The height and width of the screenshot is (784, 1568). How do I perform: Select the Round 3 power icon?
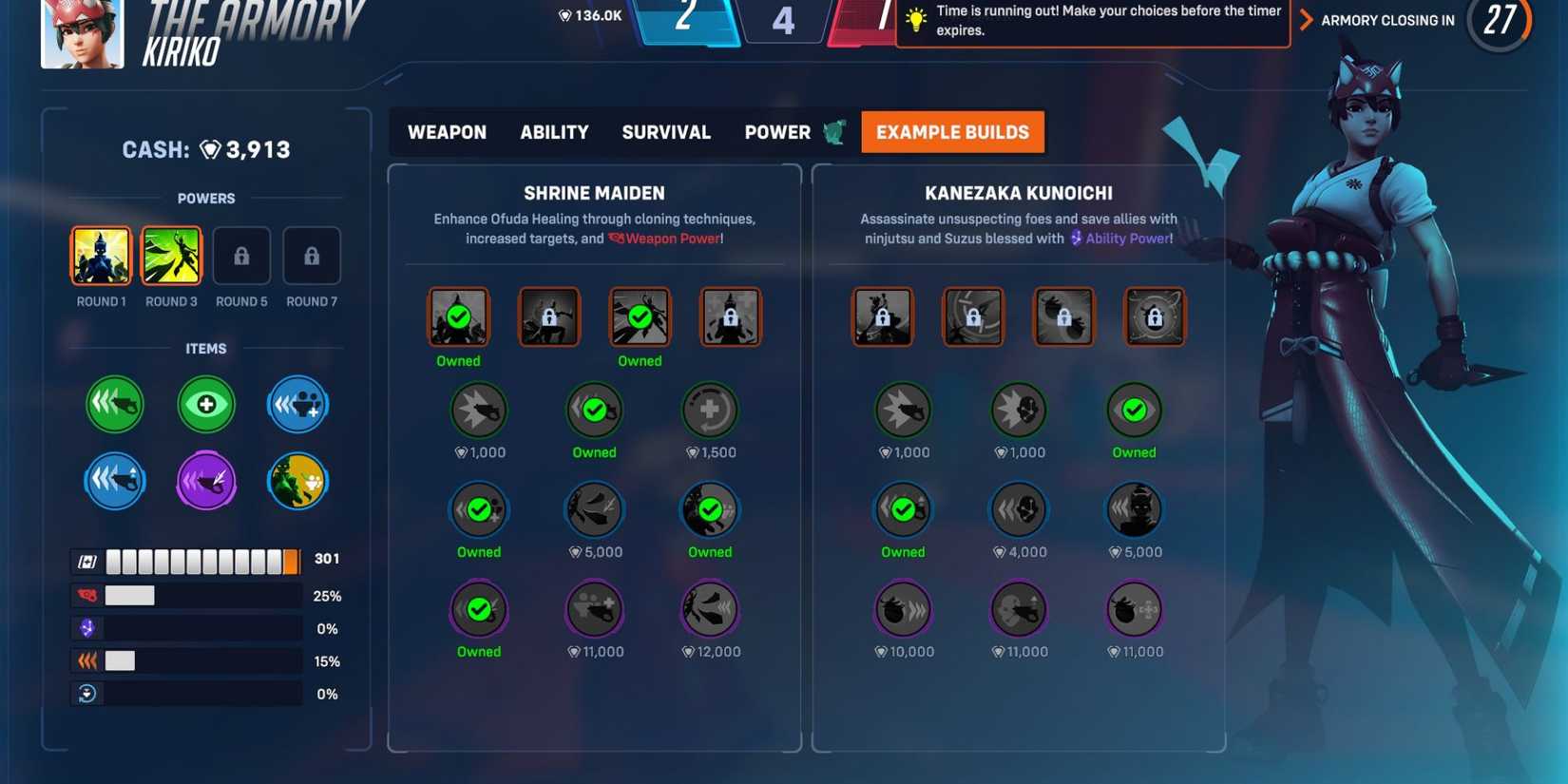pyautogui.click(x=171, y=255)
